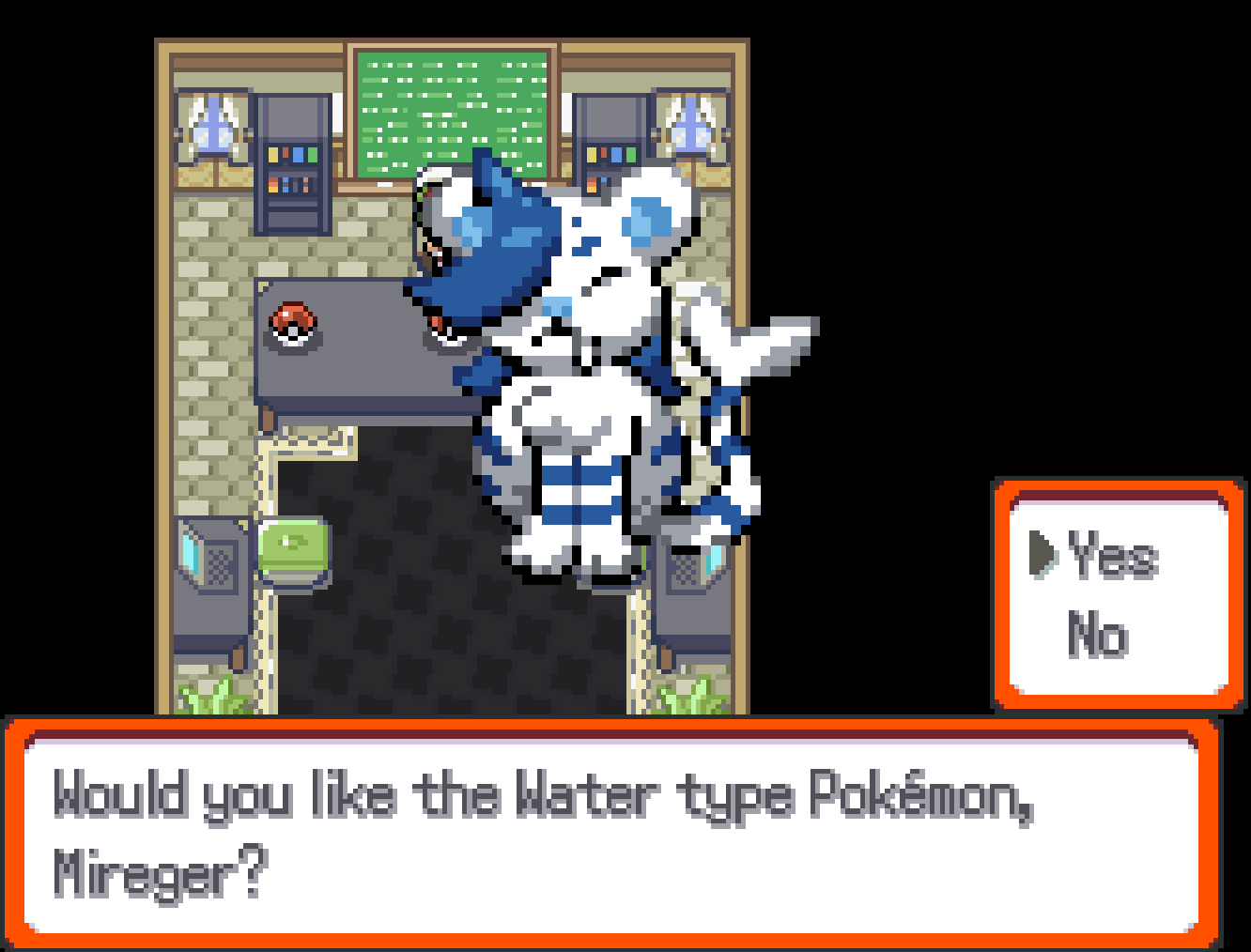1251x952 pixels.
Task: Click the right window with blue curtains
Action: click(x=690, y=127)
